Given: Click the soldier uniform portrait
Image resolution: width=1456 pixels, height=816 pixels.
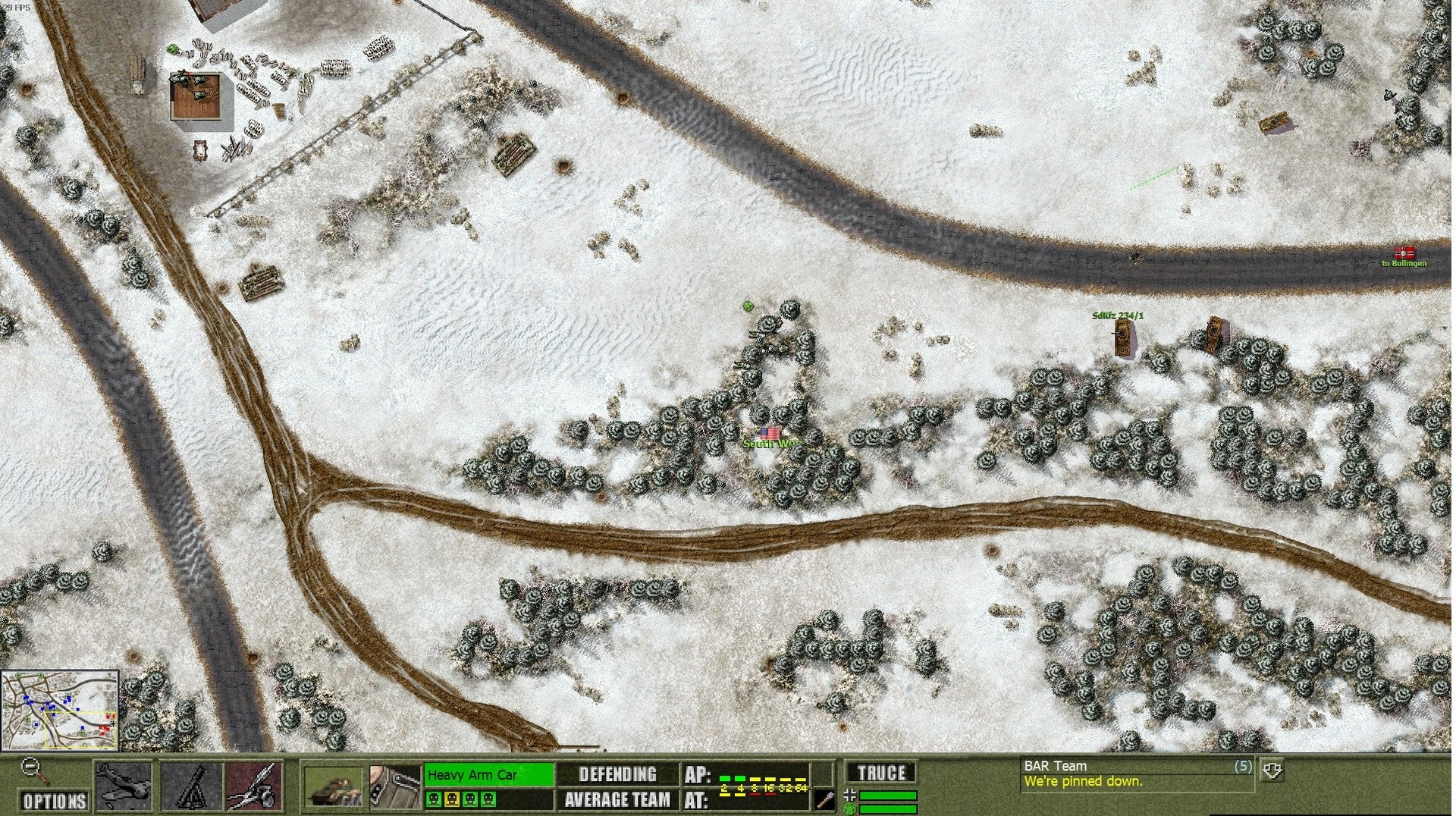Looking at the screenshot, I should click(x=394, y=786).
